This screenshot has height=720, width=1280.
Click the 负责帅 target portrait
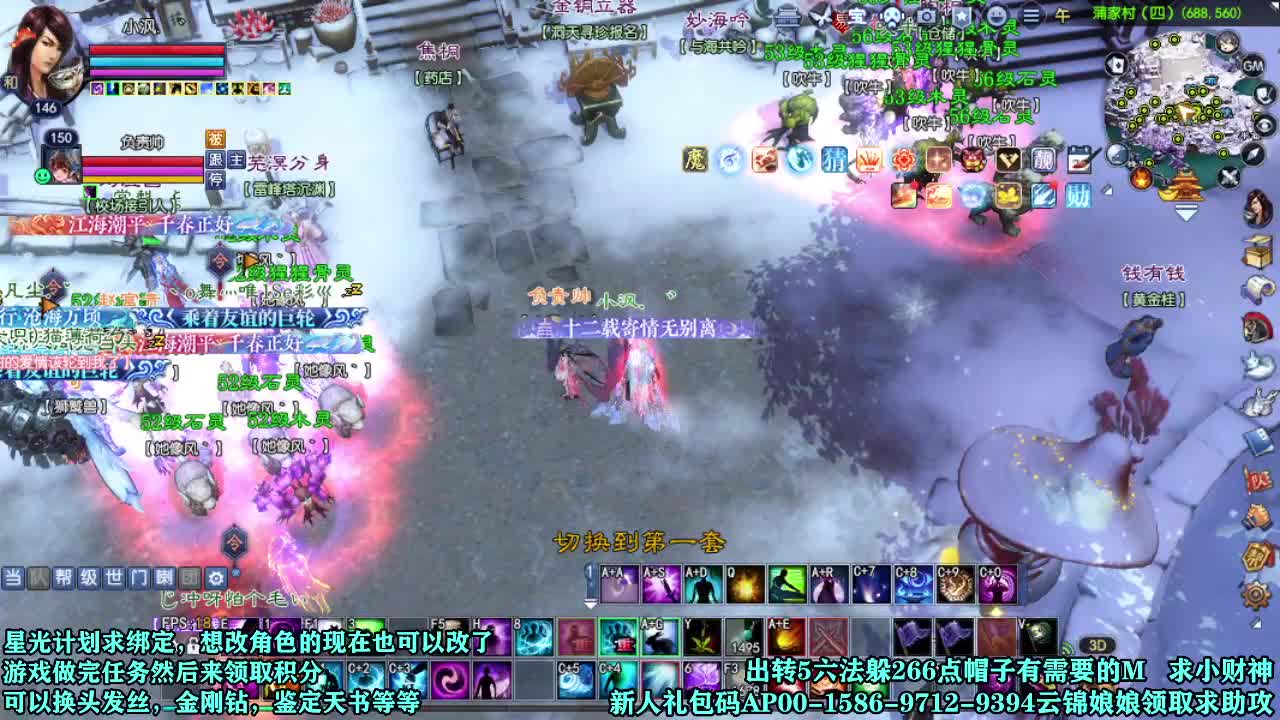tap(61, 165)
